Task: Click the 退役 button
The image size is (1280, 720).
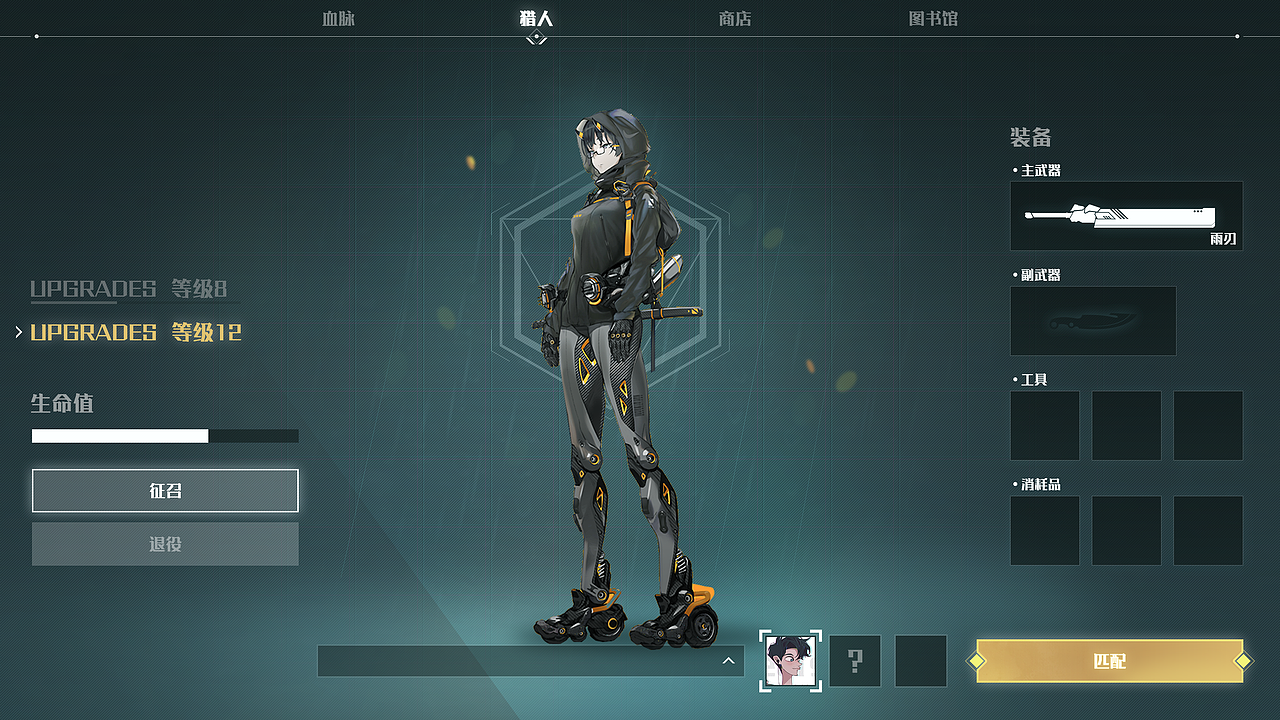Action: click(165, 543)
